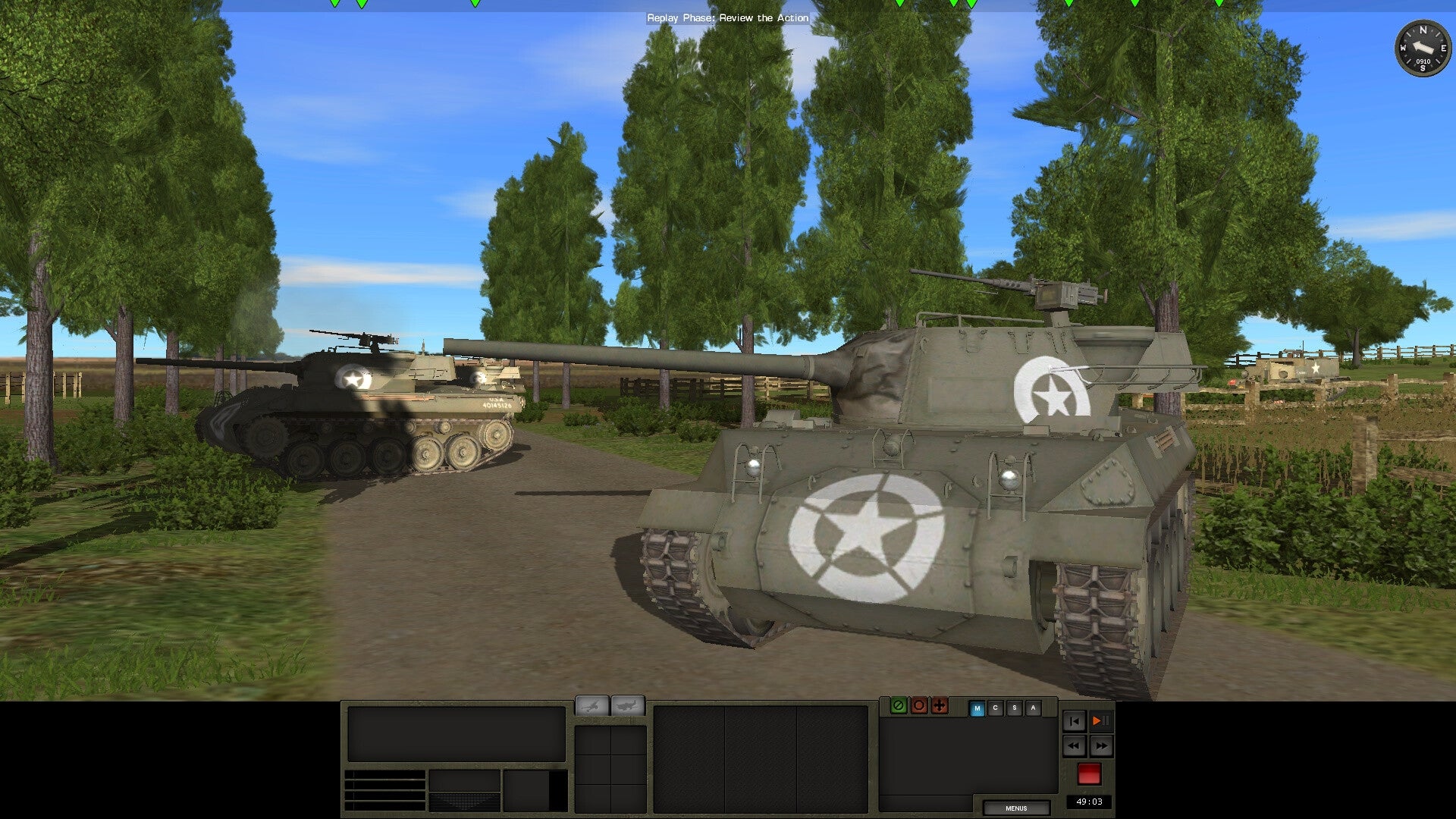
Task: Click the green clear-target command icon
Action: pos(899,707)
